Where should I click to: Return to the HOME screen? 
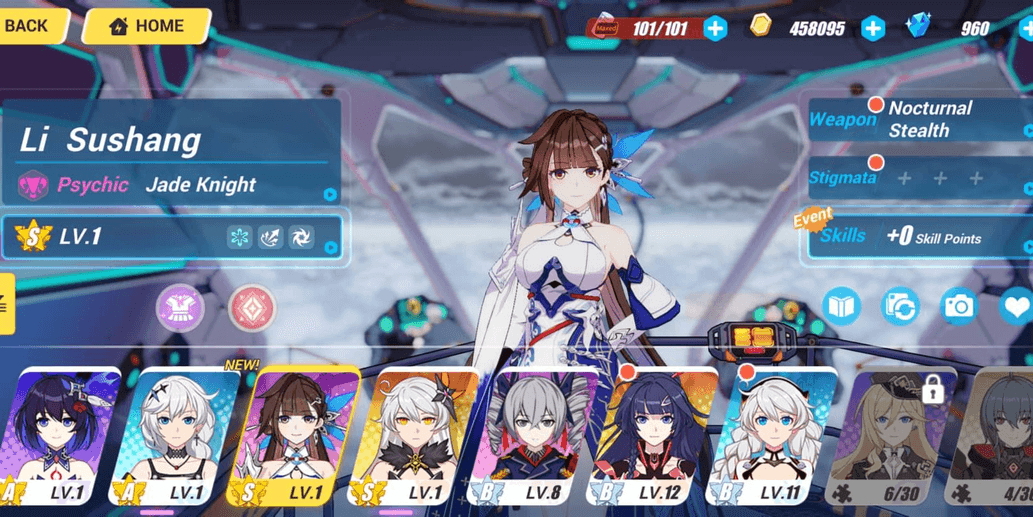tap(146, 26)
